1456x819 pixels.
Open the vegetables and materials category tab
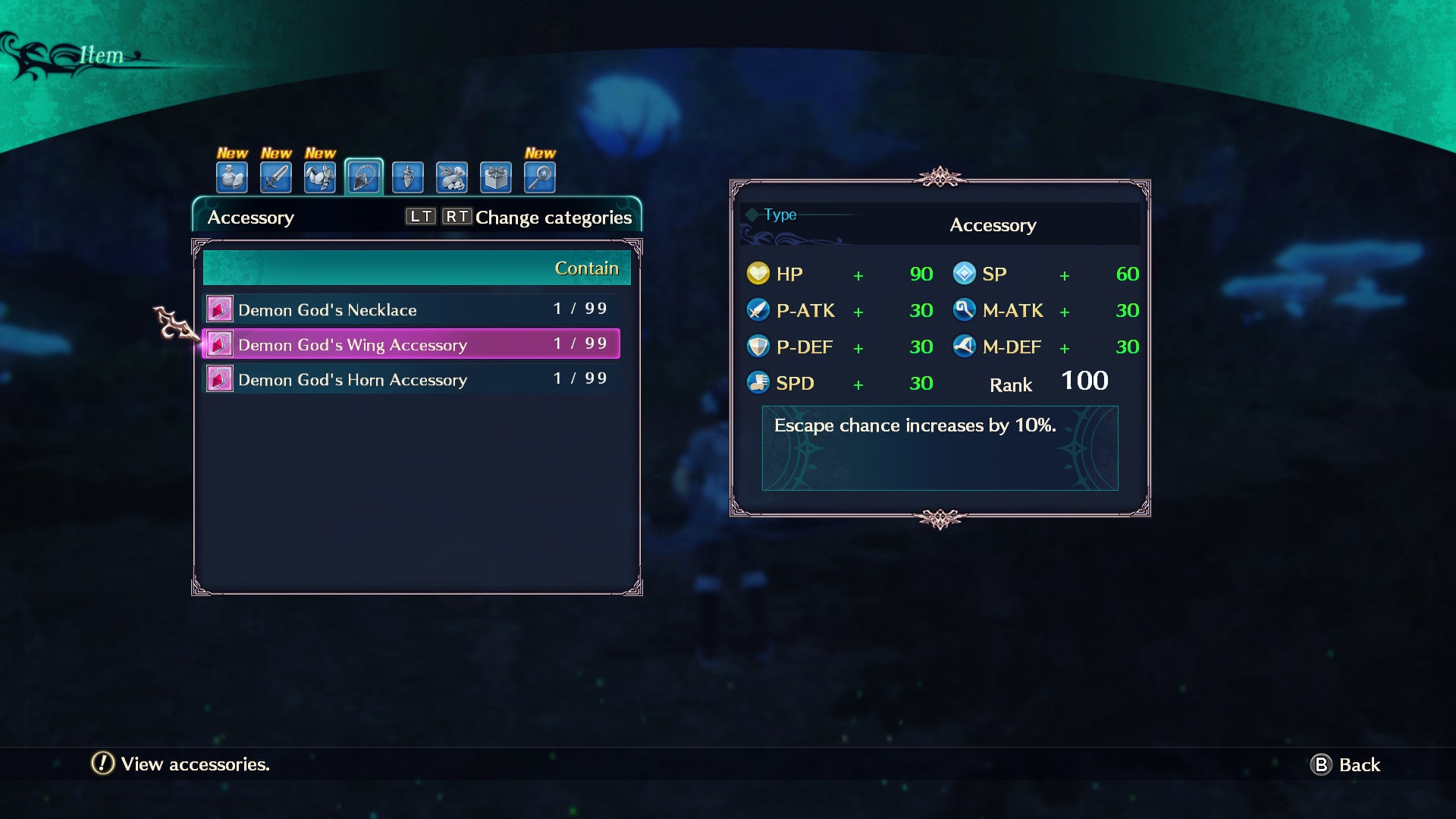pyautogui.click(x=452, y=177)
